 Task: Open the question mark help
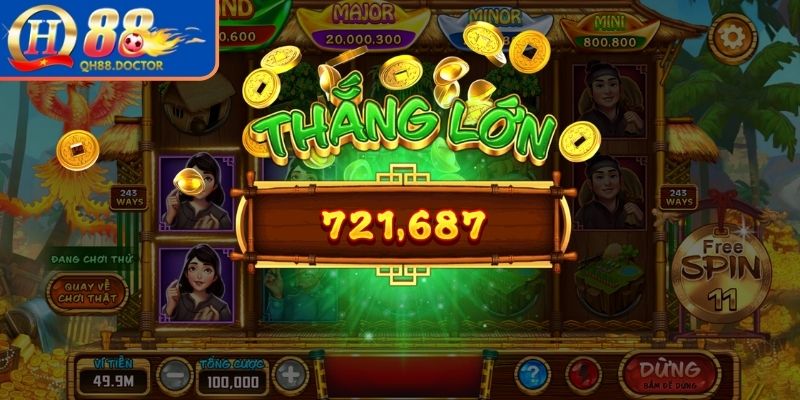click(x=532, y=374)
